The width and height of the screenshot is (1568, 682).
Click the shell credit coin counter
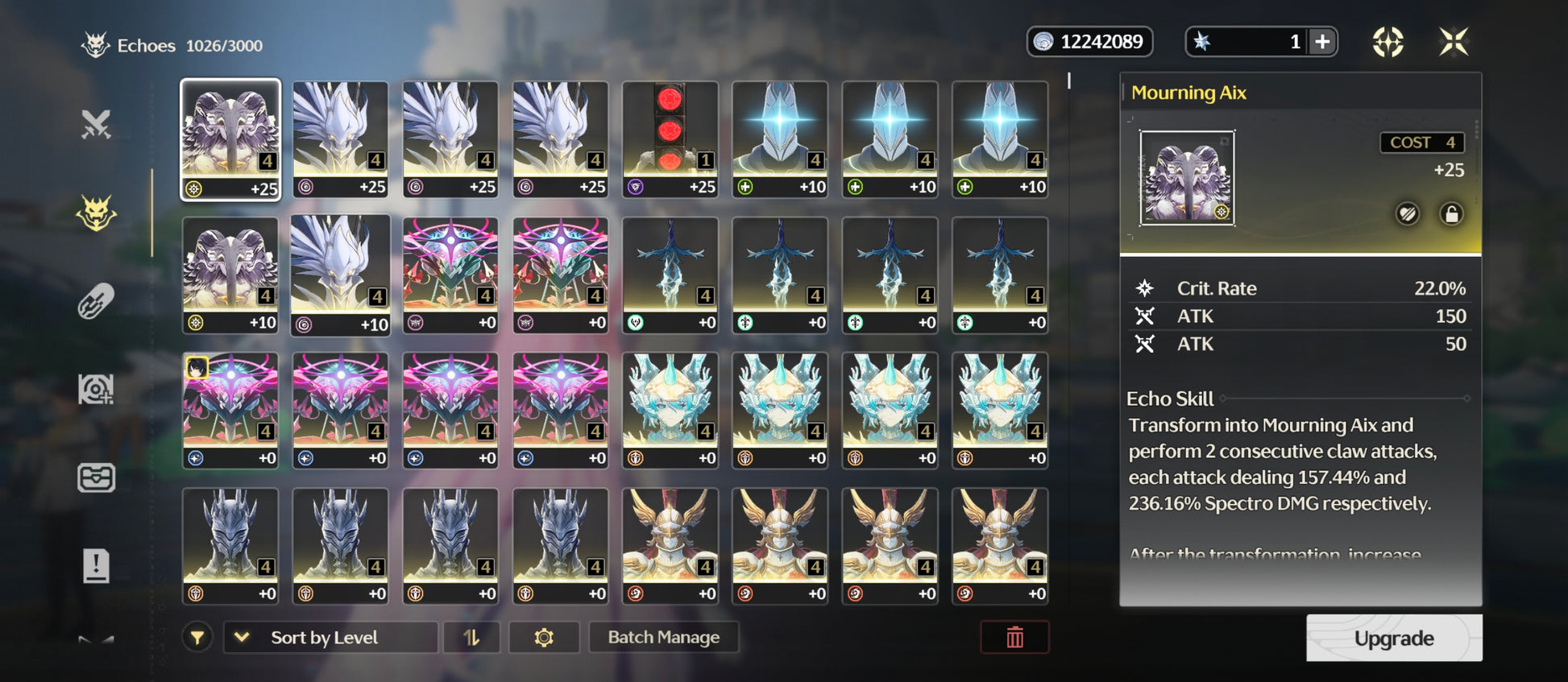(x=1089, y=42)
